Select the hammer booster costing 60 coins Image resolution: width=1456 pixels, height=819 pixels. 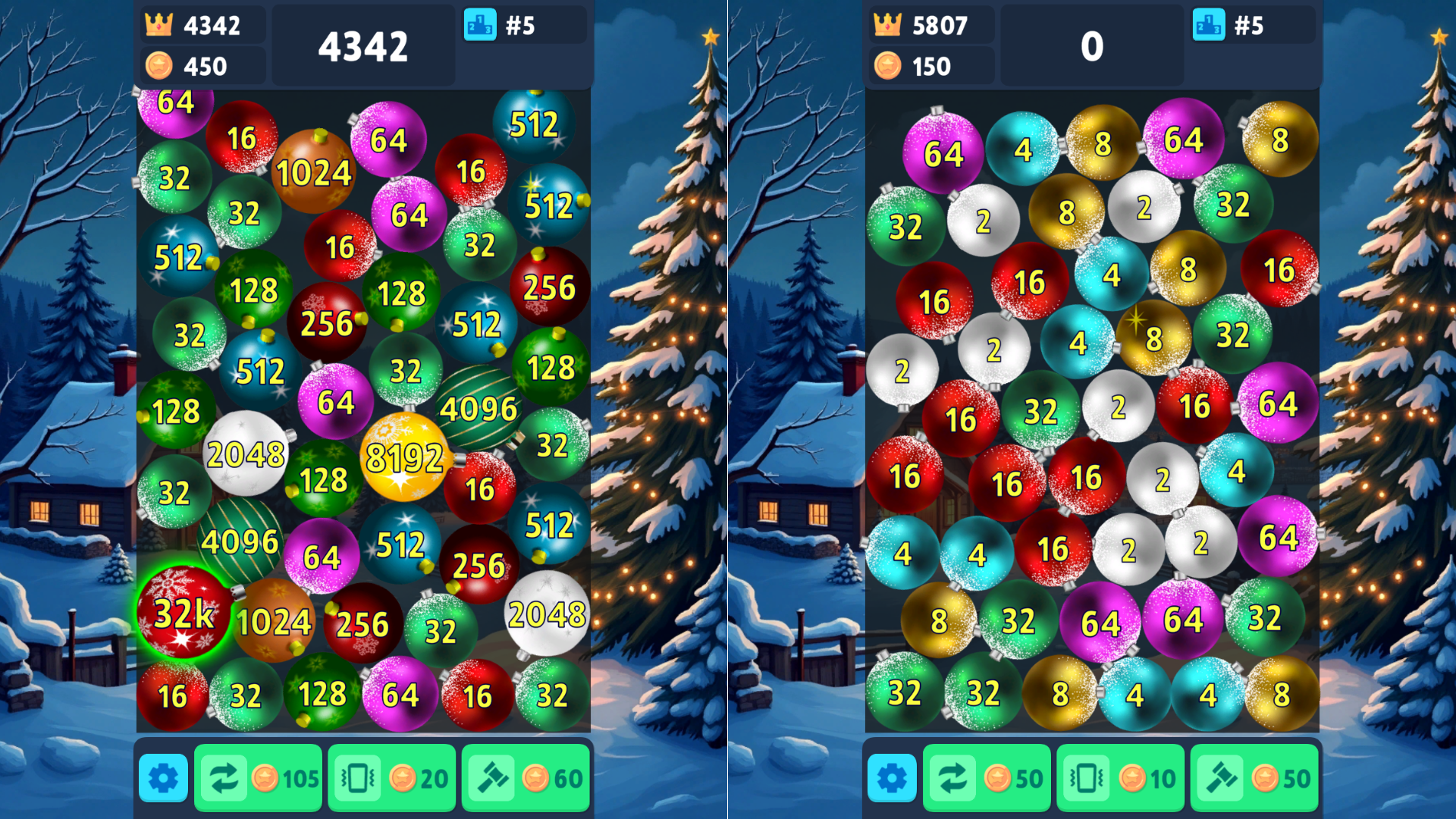(x=526, y=777)
